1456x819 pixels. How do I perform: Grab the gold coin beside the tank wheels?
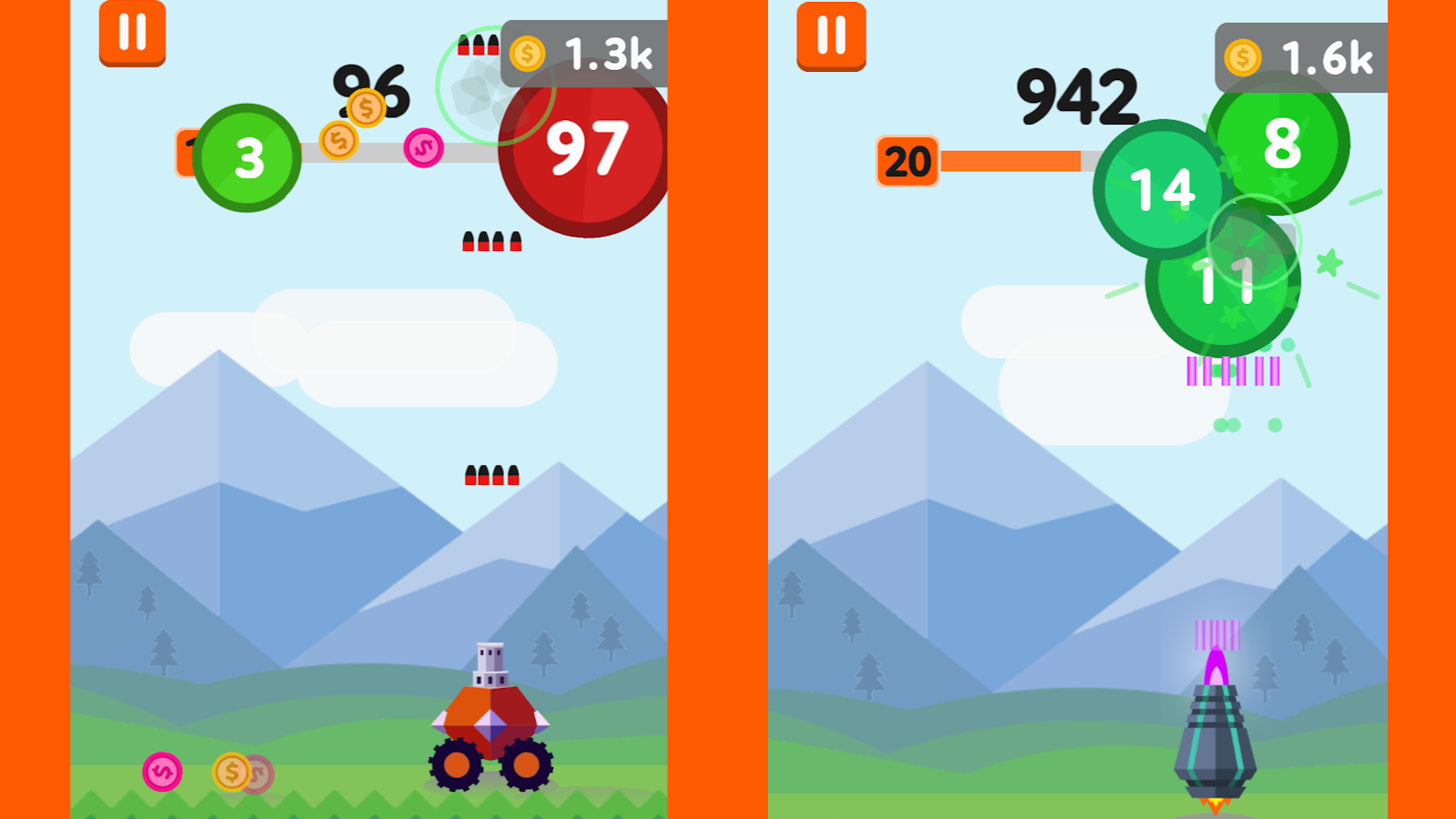pyautogui.click(x=229, y=771)
